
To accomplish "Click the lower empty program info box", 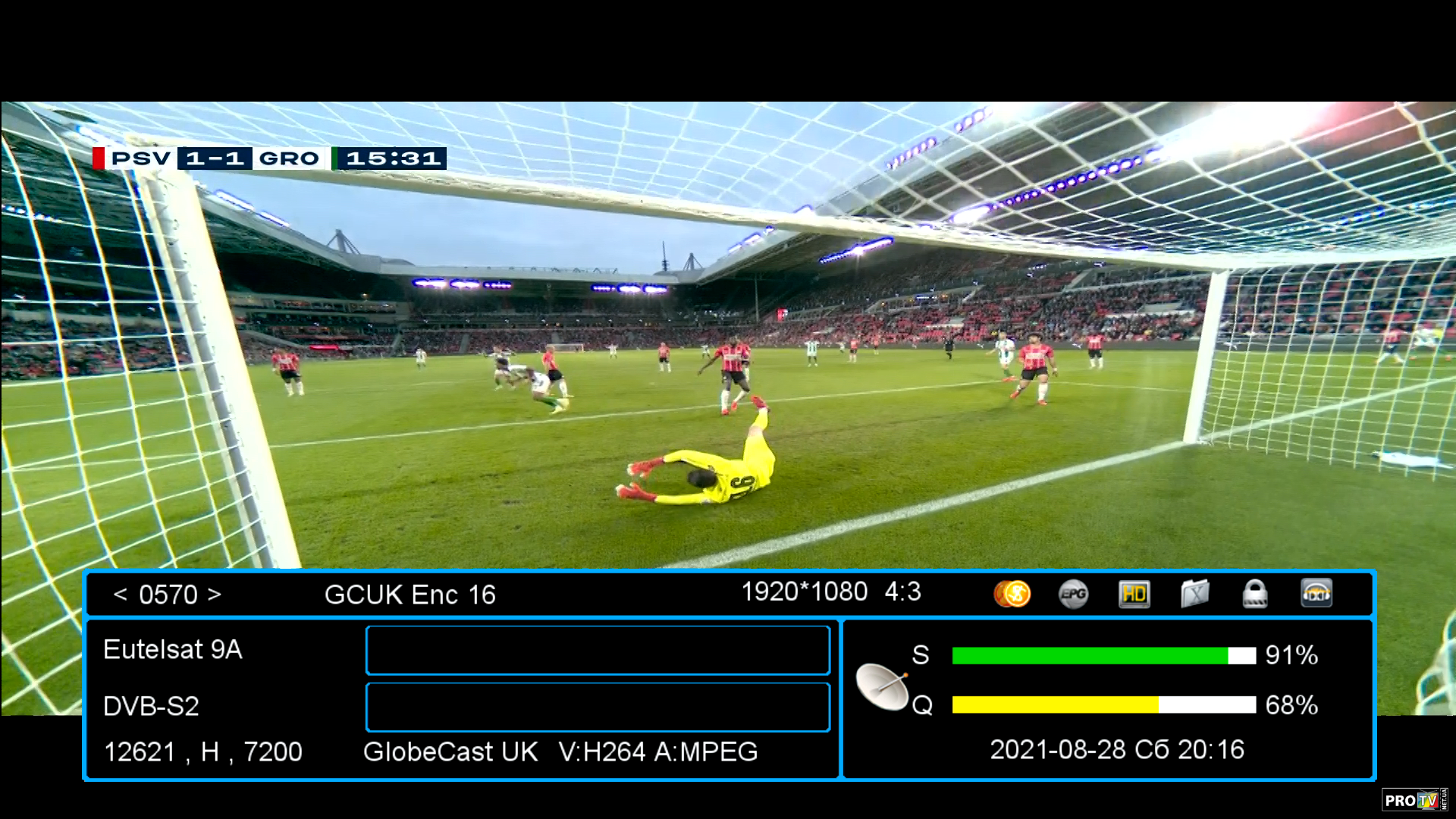I will [x=598, y=707].
